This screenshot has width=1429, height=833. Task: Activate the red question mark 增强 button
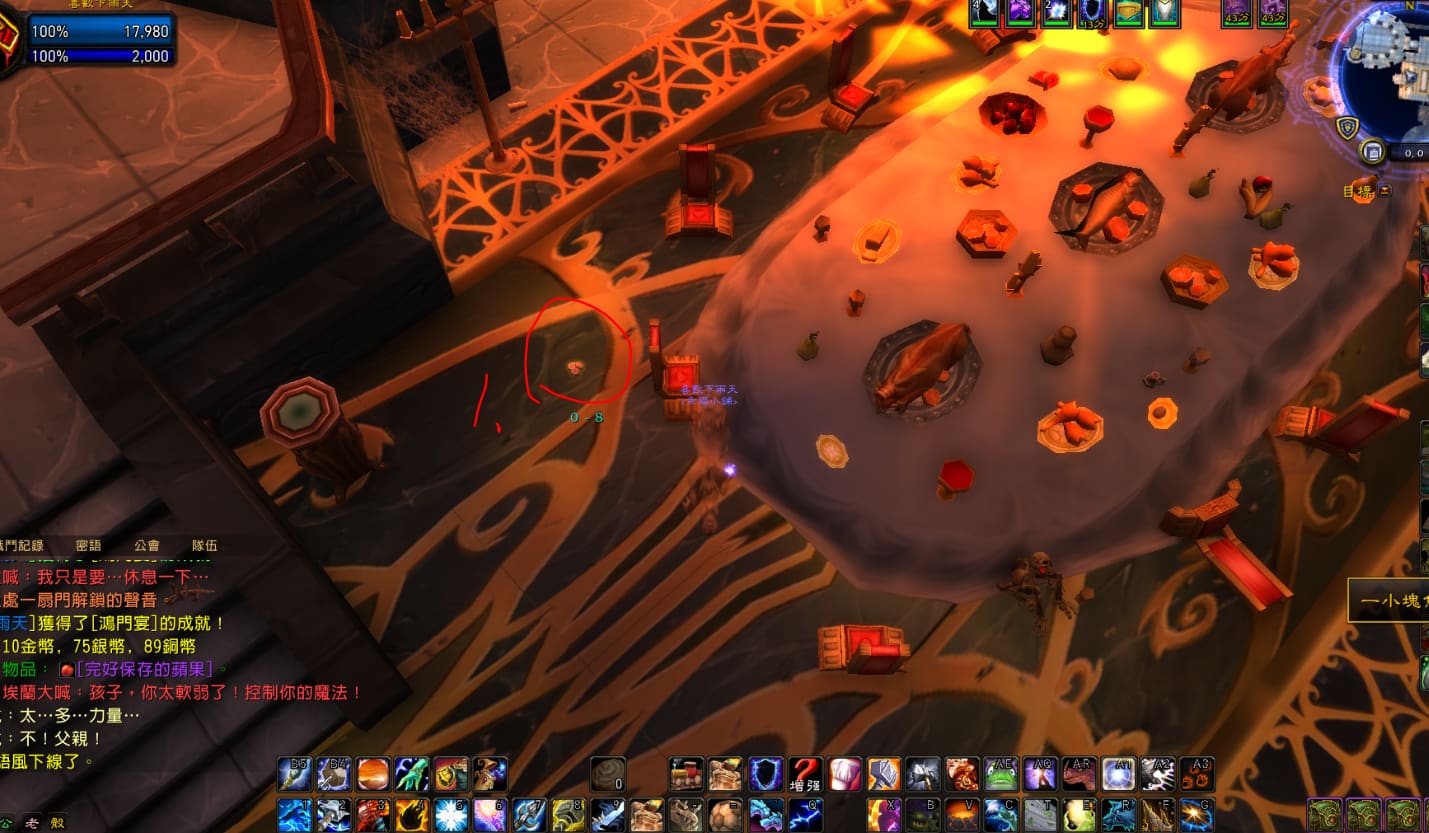pos(805,774)
